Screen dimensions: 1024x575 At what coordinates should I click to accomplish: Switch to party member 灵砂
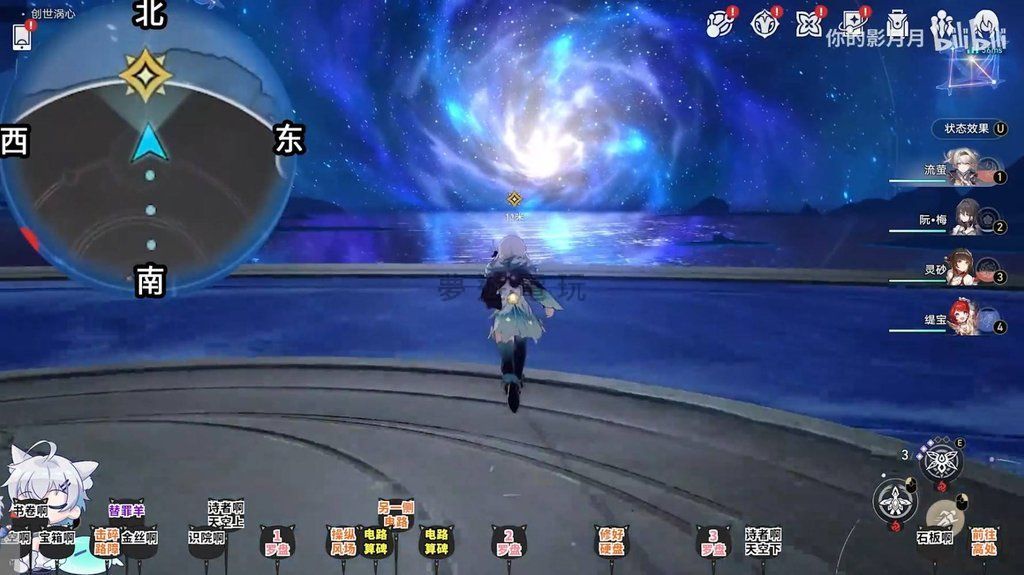pyautogui.click(x=962, y=272)
